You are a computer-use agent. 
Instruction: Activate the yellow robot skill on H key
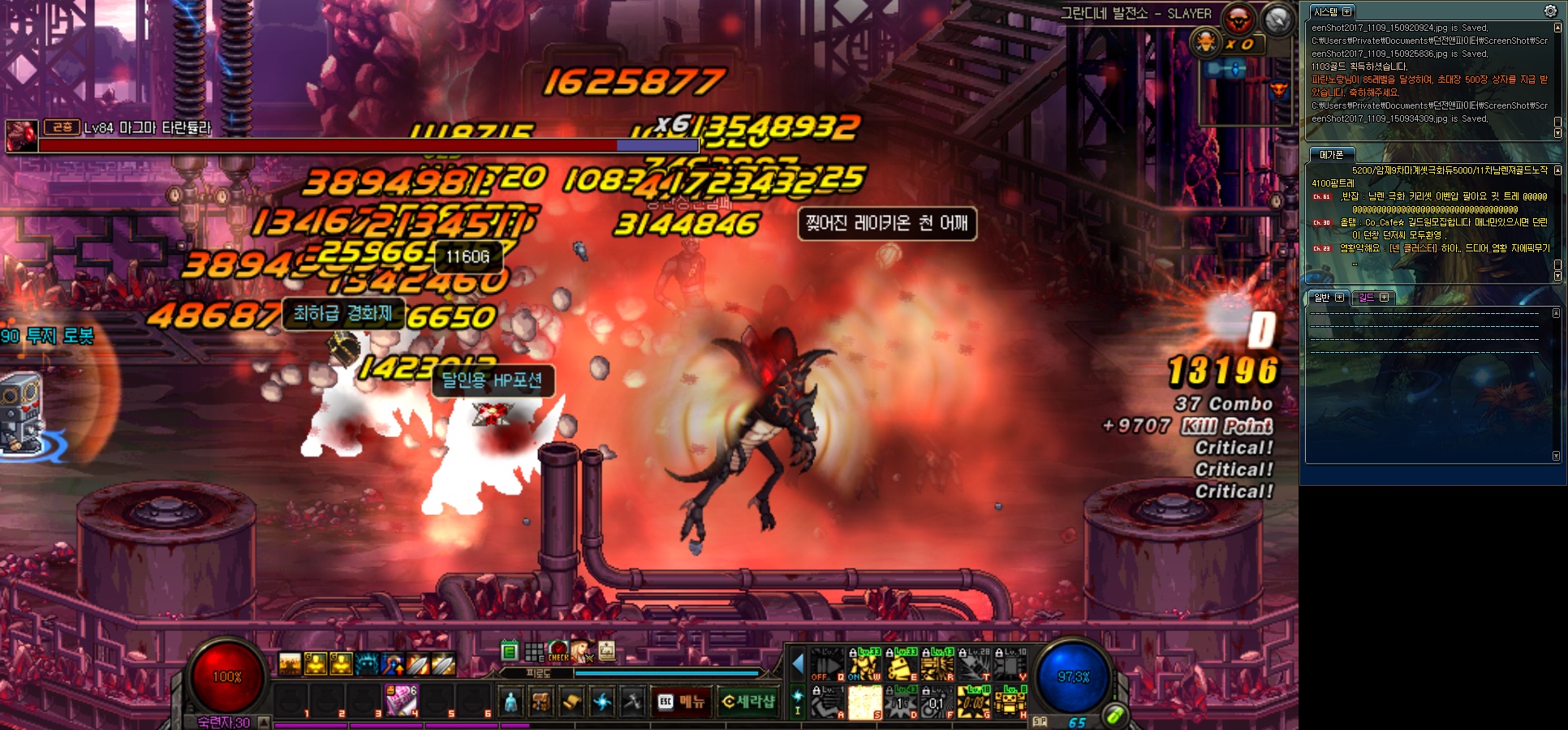pyautogui.click(x=1010, y=702)
